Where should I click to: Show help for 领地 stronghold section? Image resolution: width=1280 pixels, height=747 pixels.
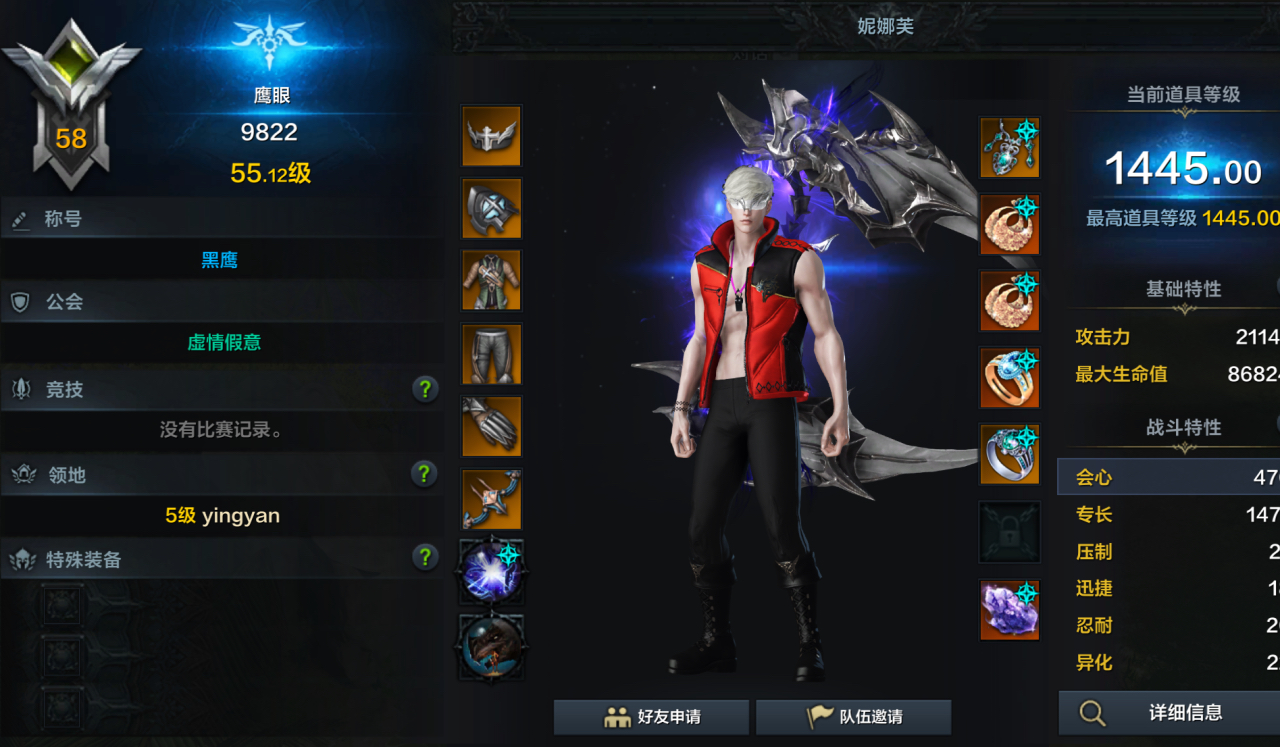tap(425, 473)
